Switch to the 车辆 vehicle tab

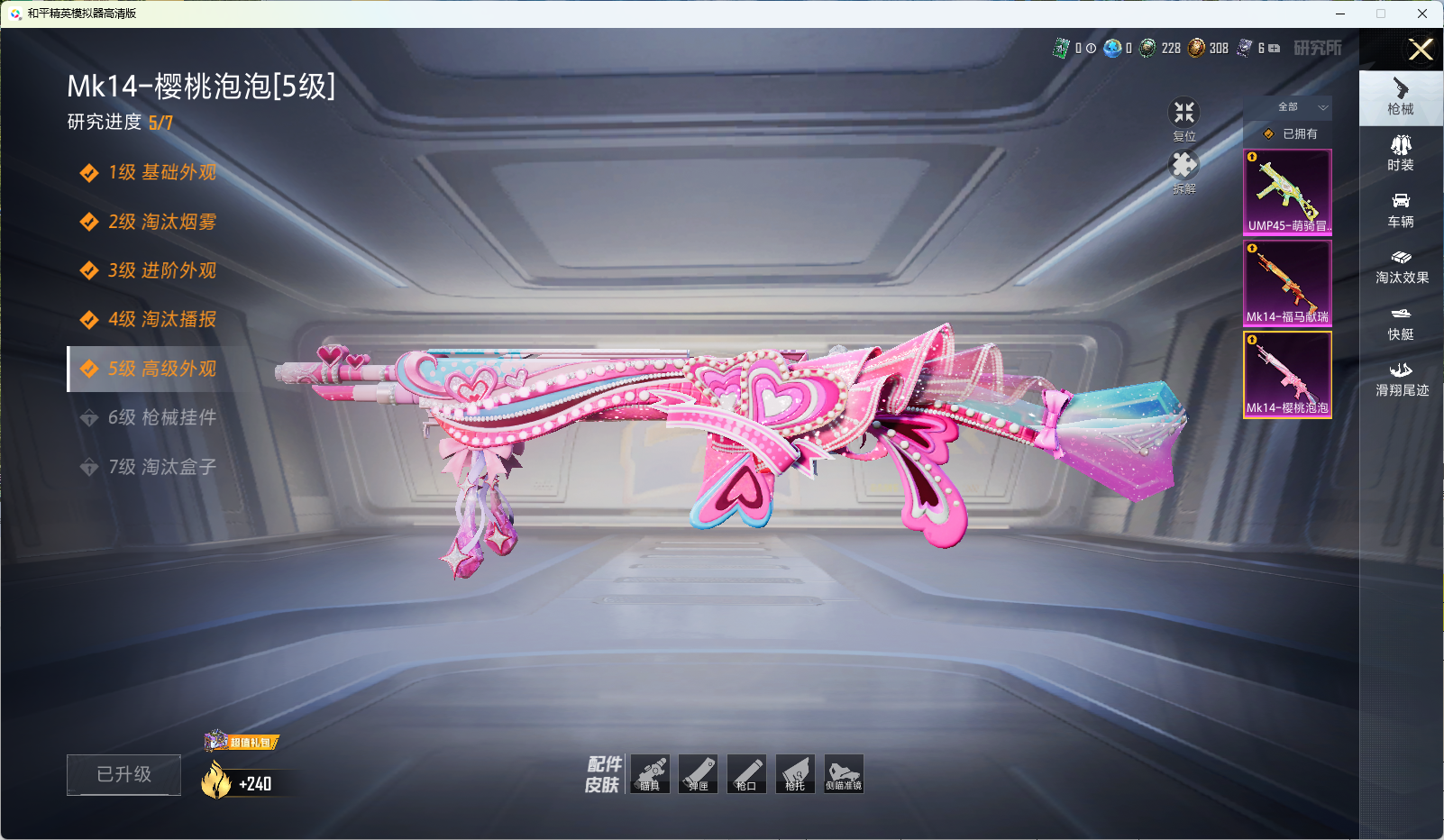1400,209
